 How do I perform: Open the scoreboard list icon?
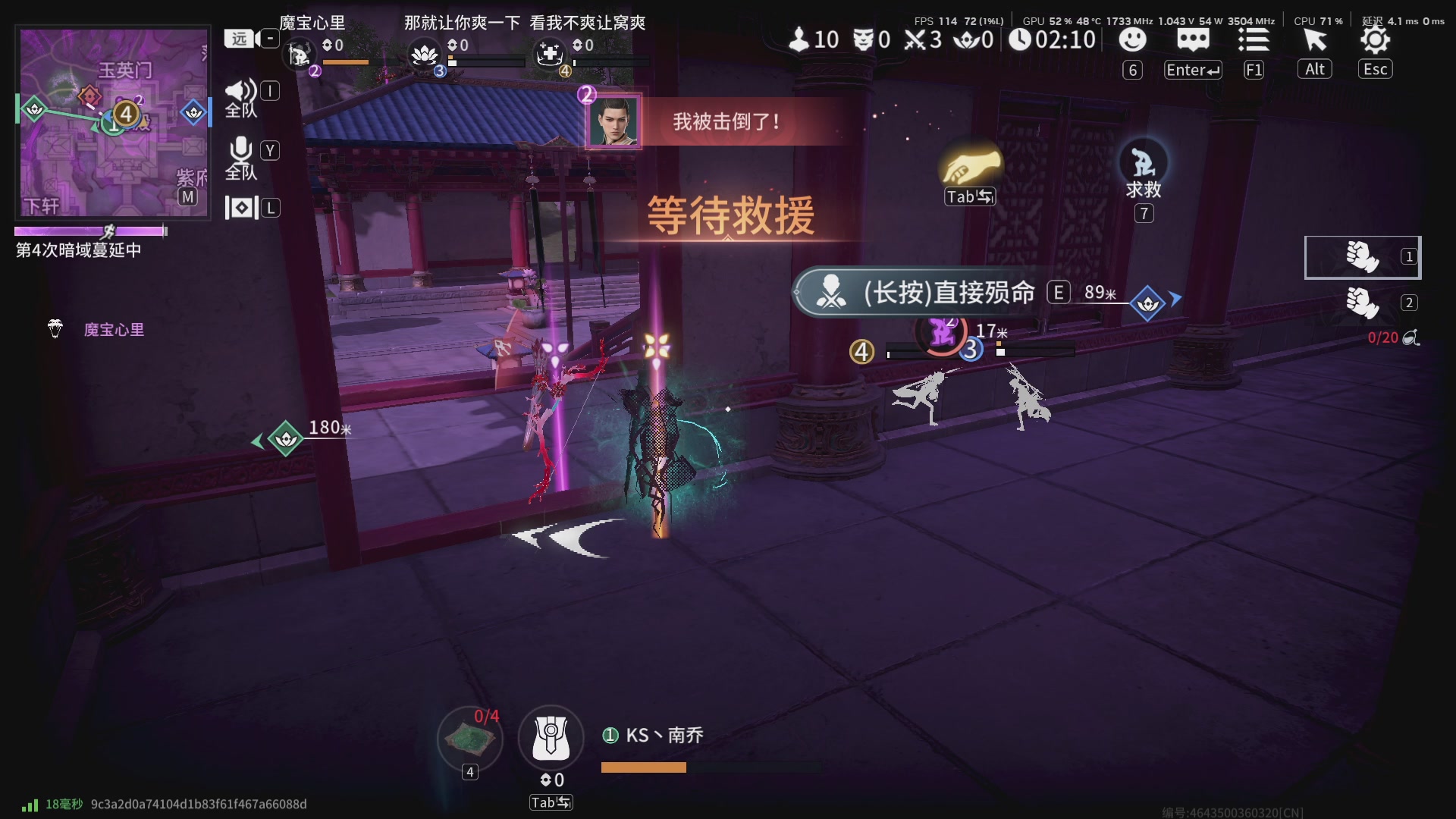pos(1254,40)
